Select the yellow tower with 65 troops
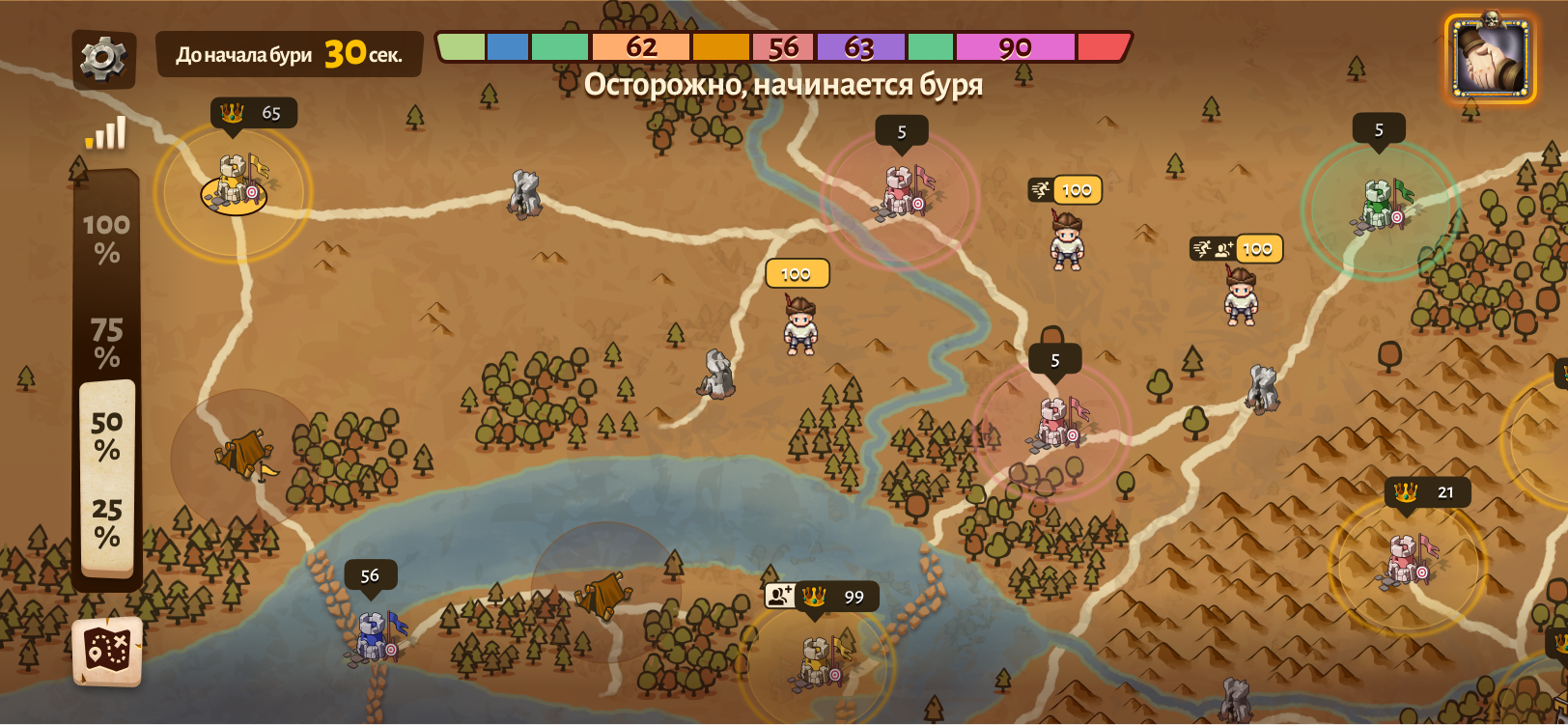The width and height of the screenshot is (1568, 725). point(235,183)
